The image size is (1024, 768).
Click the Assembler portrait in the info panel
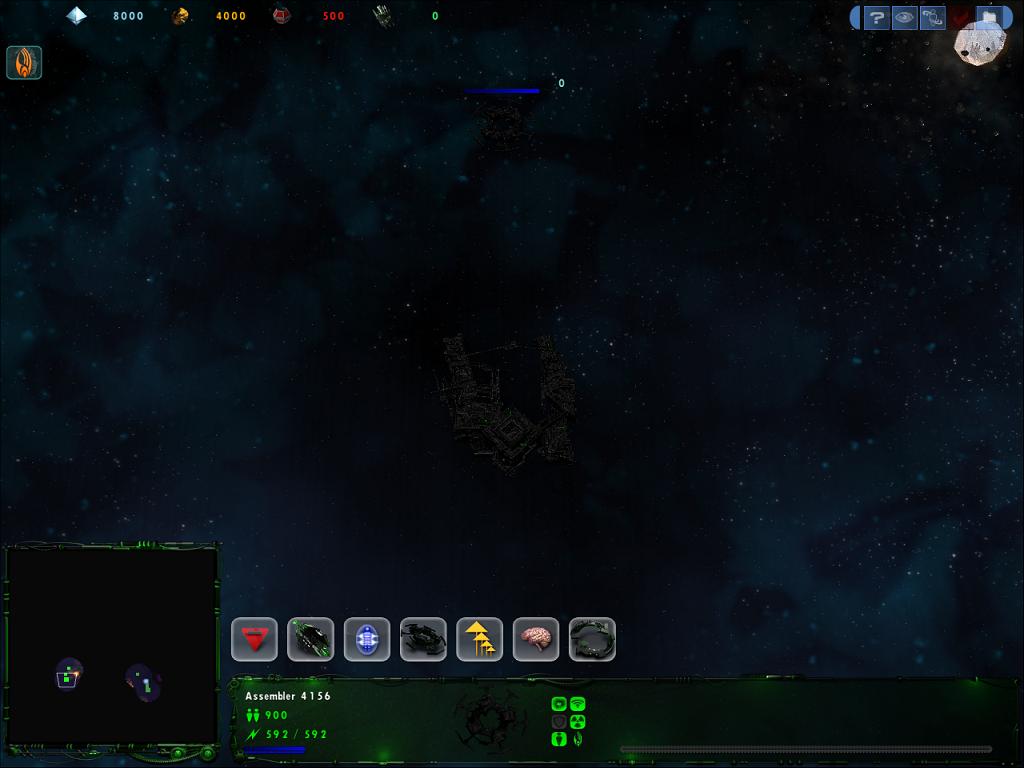489,716
